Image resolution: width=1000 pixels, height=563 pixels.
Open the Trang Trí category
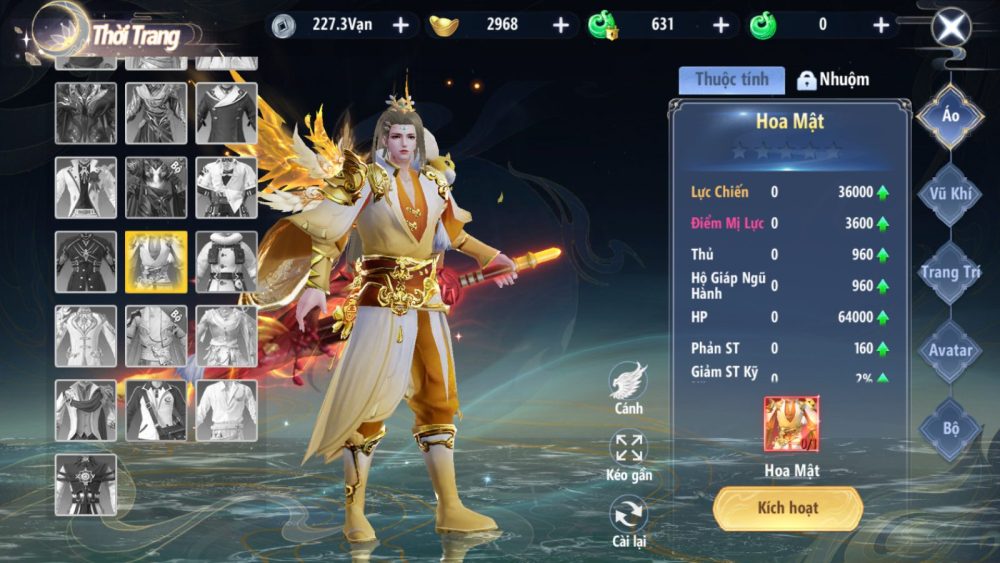[950, 272]
